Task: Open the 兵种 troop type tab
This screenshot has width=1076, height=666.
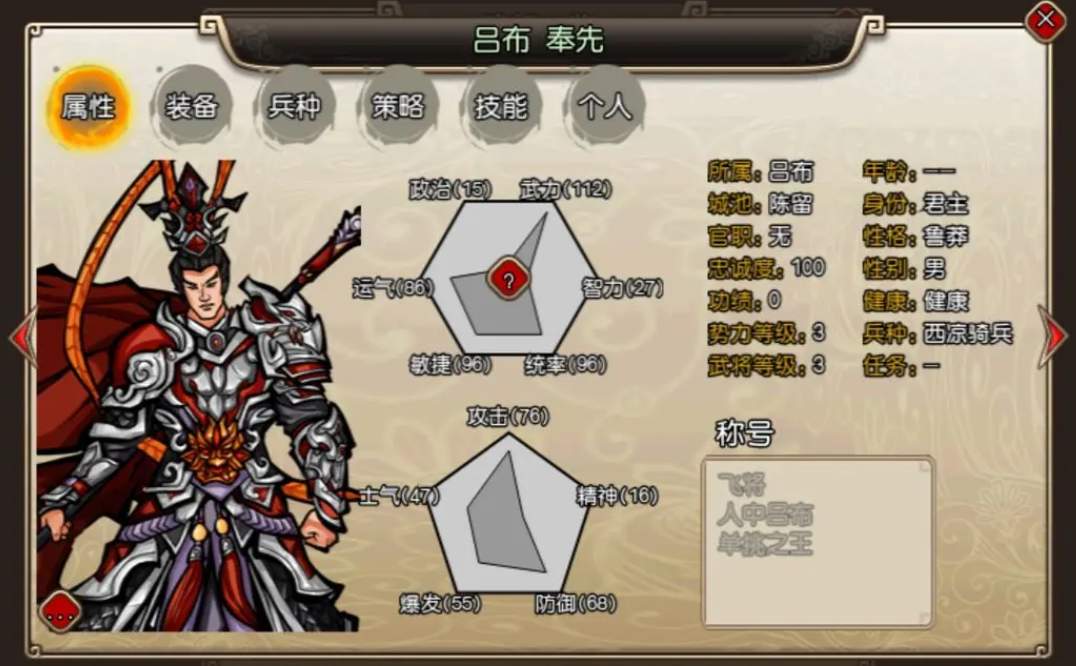Action: click(x=295, y=107)
